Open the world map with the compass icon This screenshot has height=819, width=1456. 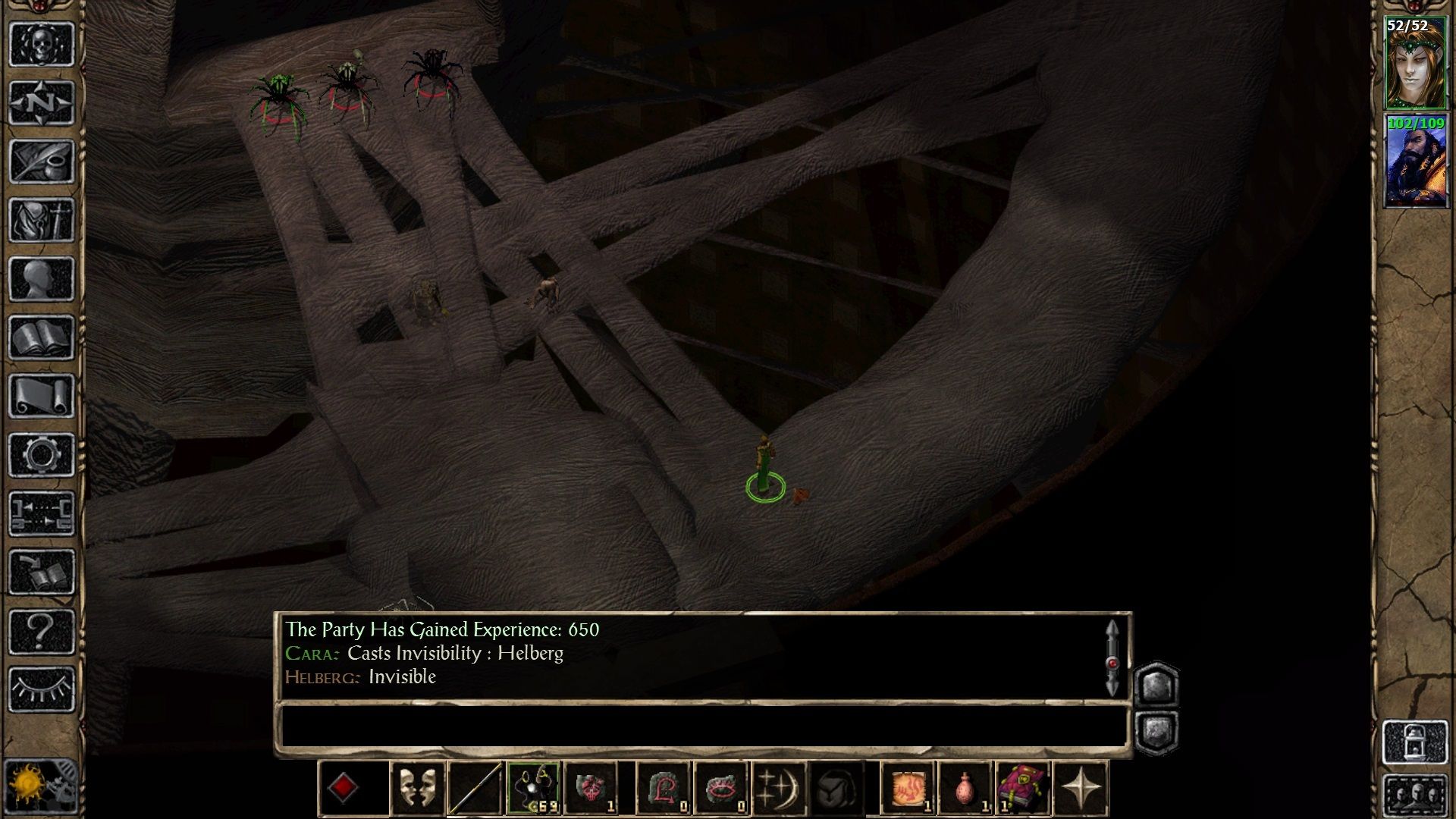click(x=42, y=102)
